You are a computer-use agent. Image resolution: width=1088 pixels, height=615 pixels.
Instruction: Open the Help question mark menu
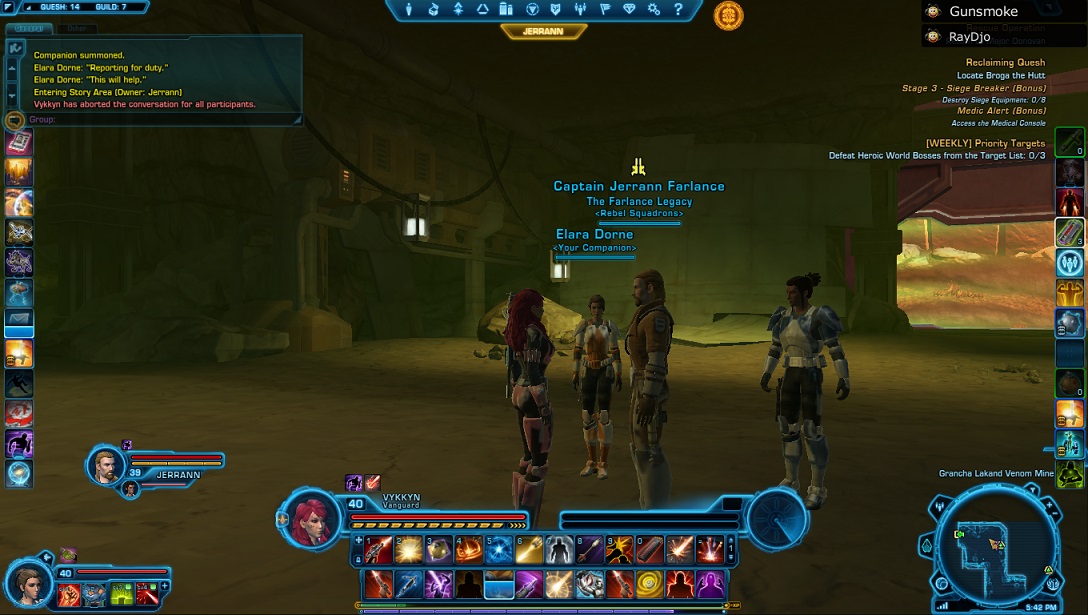point(678,10)
